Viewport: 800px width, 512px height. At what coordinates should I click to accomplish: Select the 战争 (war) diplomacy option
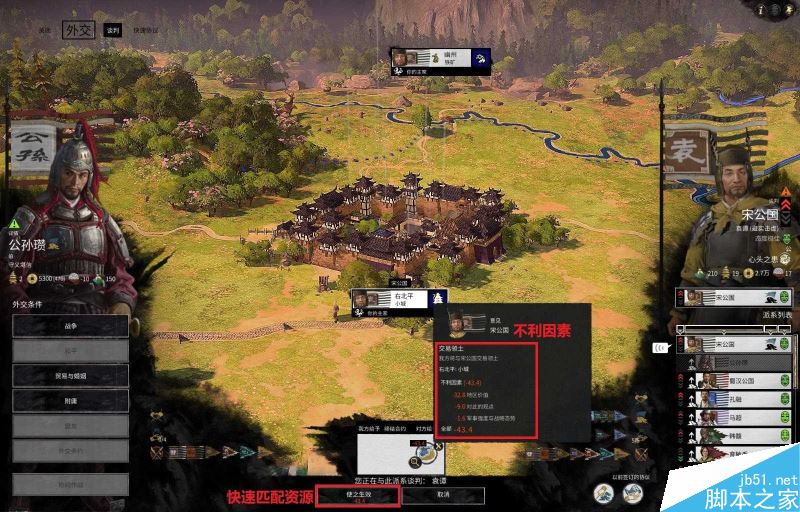click(x=70, y=326)
